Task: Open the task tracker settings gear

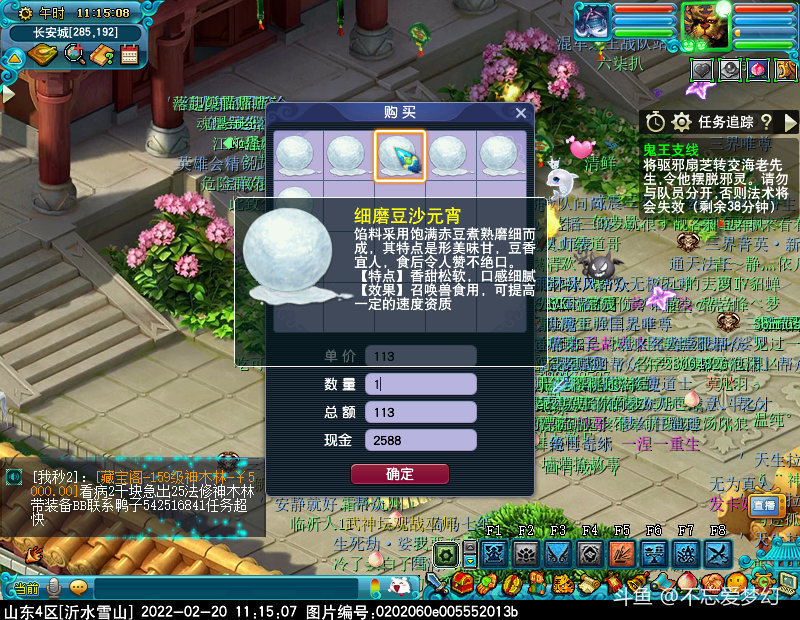Action: (x=682, y=122)
